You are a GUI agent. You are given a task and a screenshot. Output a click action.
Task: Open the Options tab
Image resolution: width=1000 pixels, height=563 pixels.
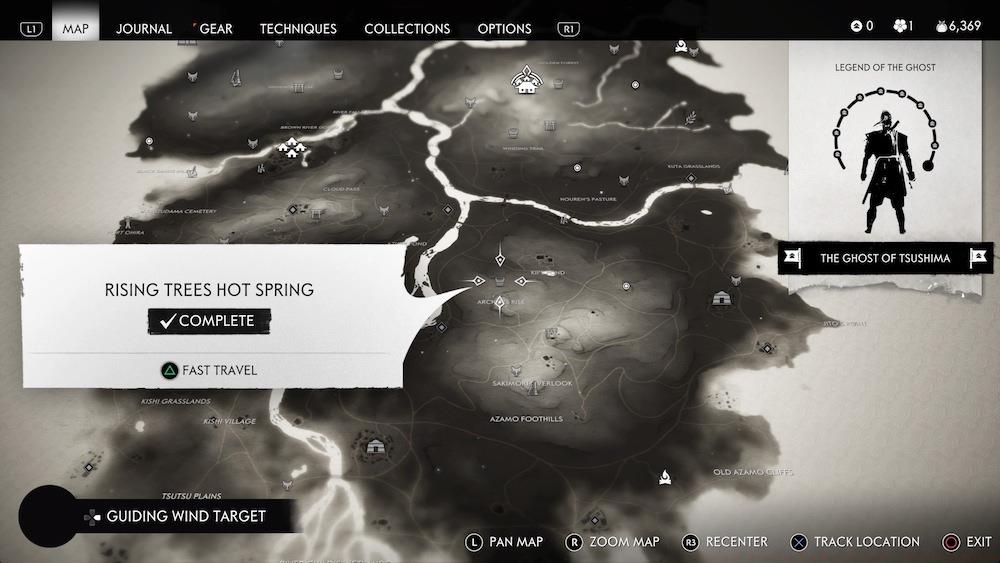pos(504,28)
